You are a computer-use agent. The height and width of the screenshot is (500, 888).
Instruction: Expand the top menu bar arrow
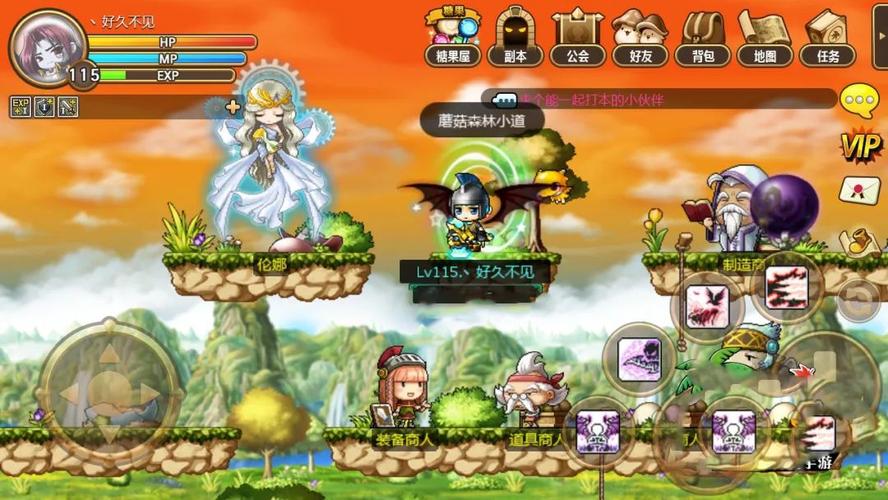[x=878, y=36]
